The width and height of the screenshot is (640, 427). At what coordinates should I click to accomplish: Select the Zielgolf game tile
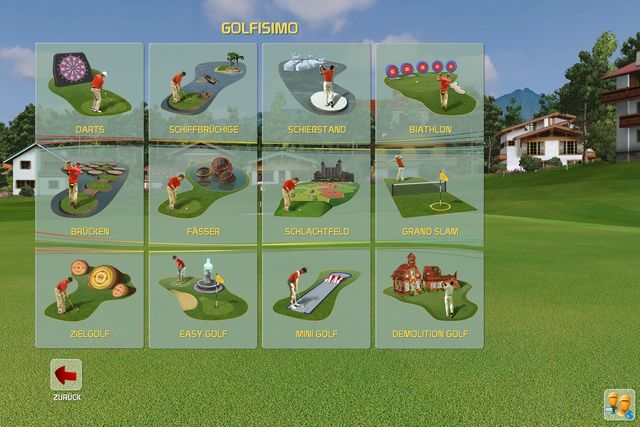(x=89, y=297)
